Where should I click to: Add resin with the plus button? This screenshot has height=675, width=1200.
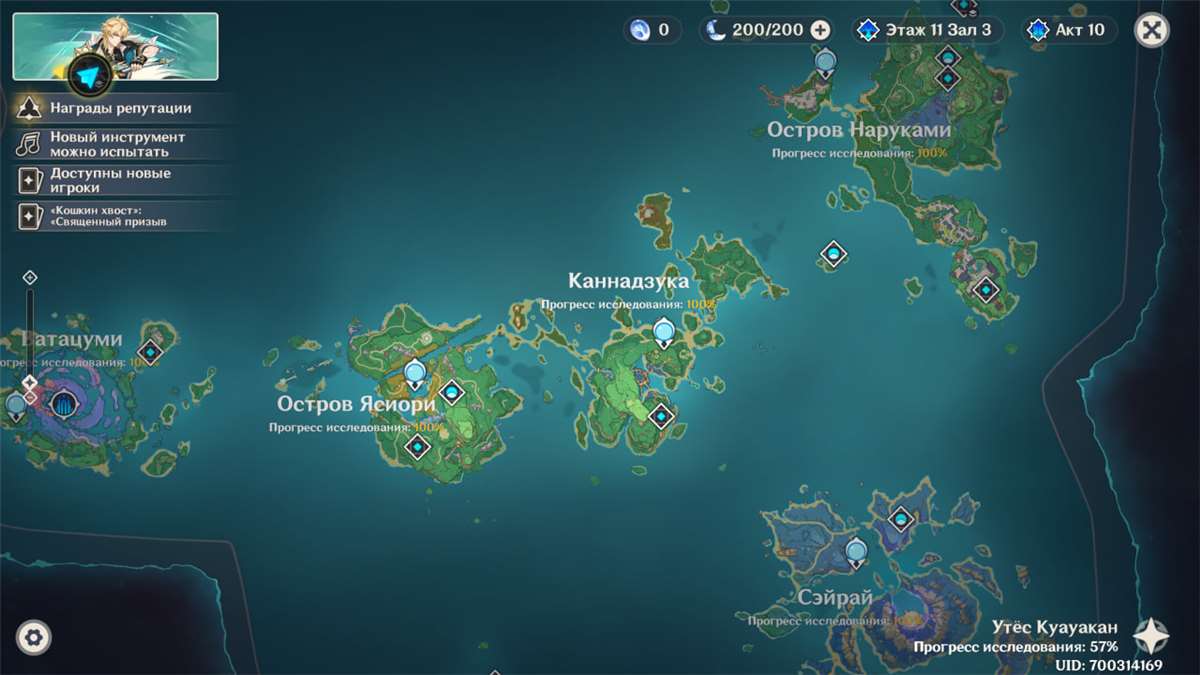pyautogui.click(x=821, y=30)
